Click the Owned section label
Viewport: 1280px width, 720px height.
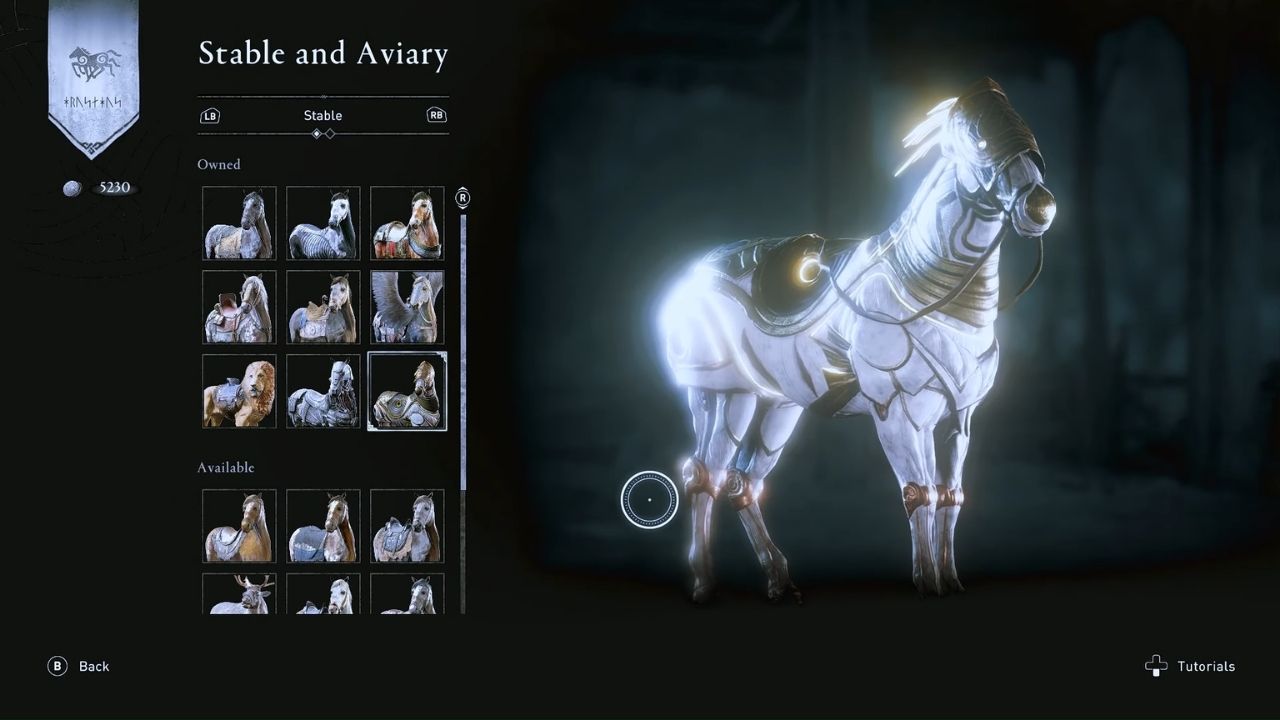(219, 164)
